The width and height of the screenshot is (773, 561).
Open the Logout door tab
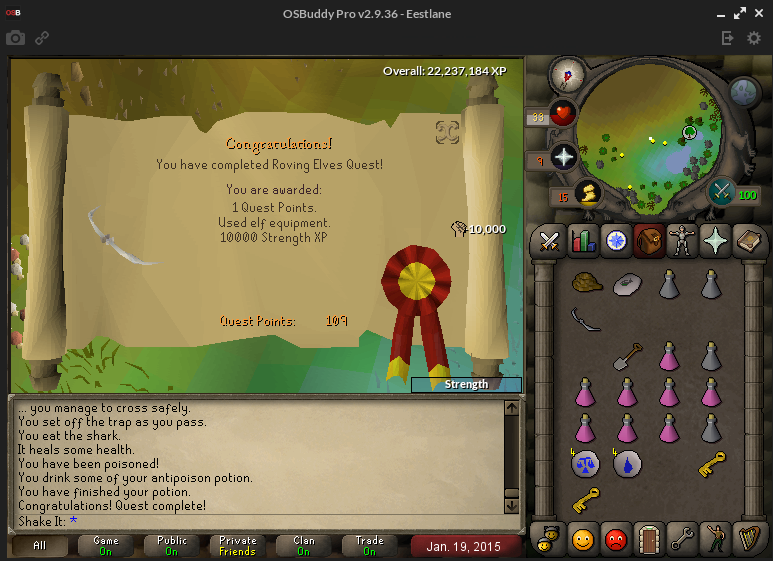click(649, 541)
